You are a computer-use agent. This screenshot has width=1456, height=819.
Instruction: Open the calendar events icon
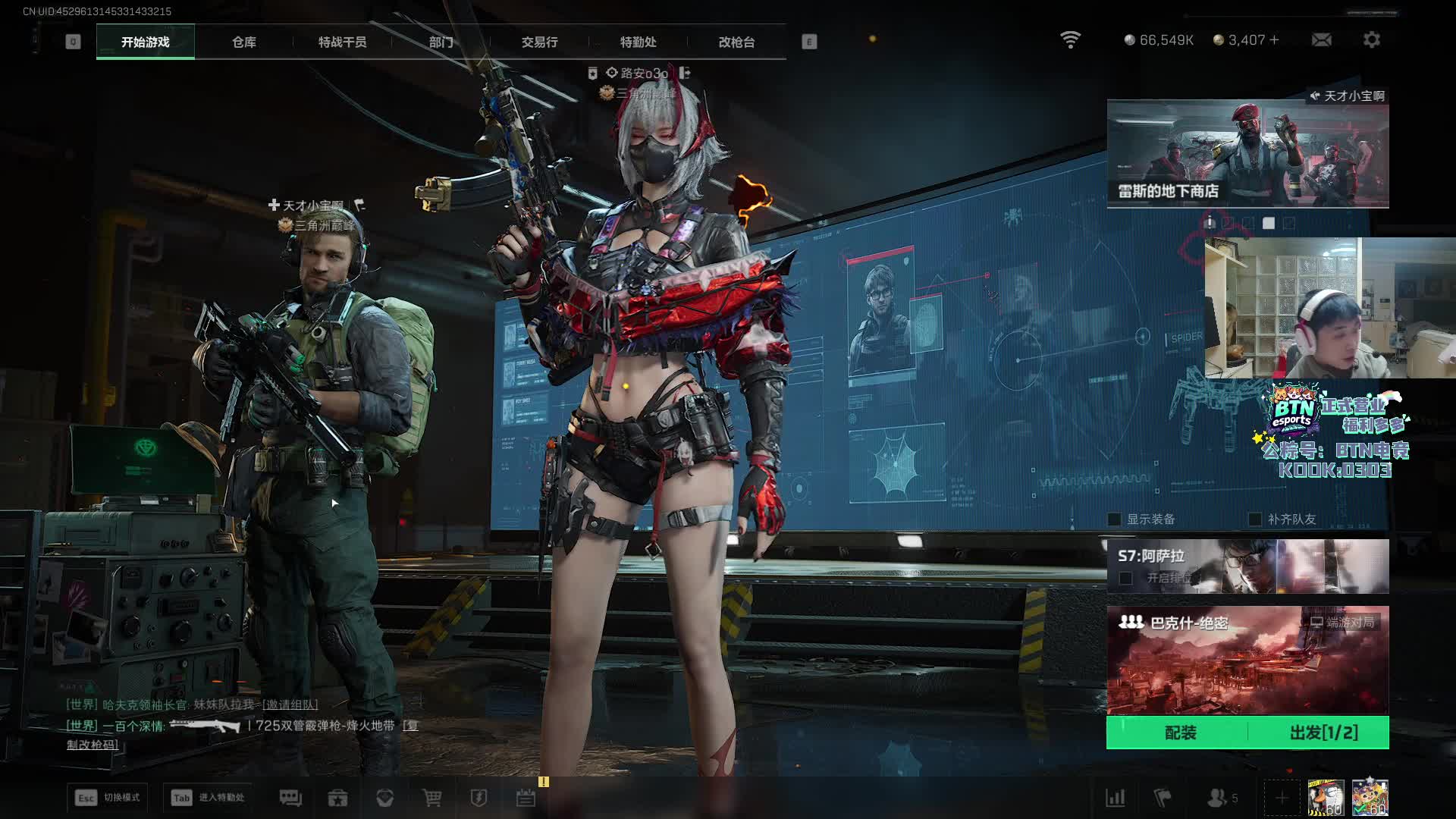click(x=526, y=798)
